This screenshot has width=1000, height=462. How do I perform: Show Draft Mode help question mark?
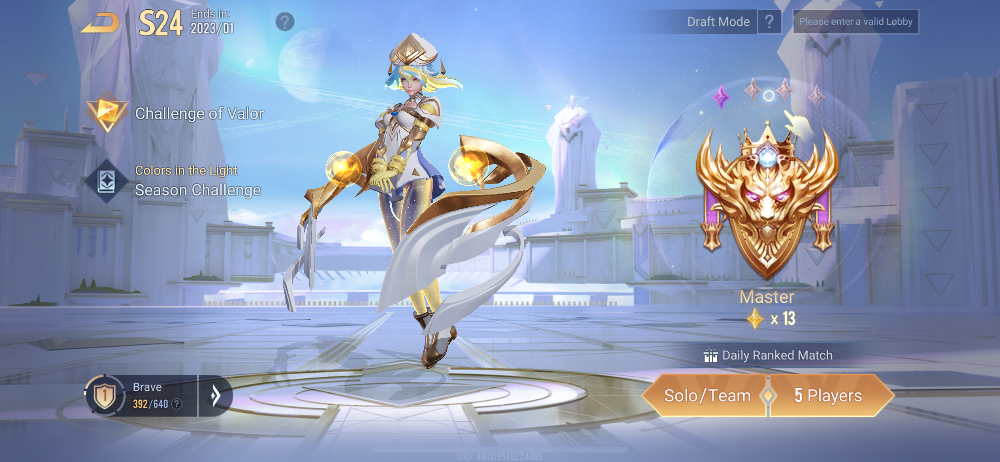769,22
